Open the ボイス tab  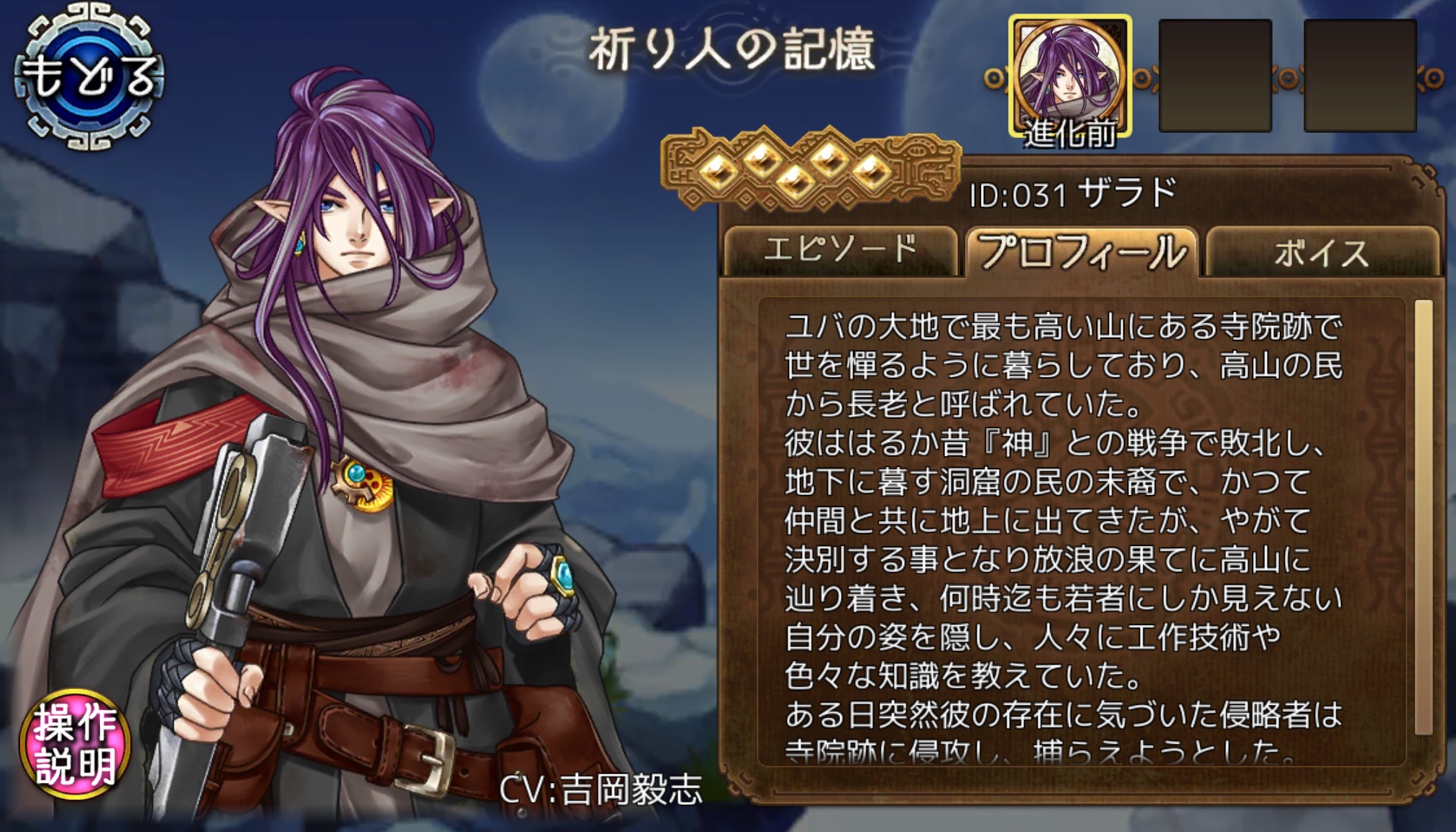click(x=1322, y=251)
